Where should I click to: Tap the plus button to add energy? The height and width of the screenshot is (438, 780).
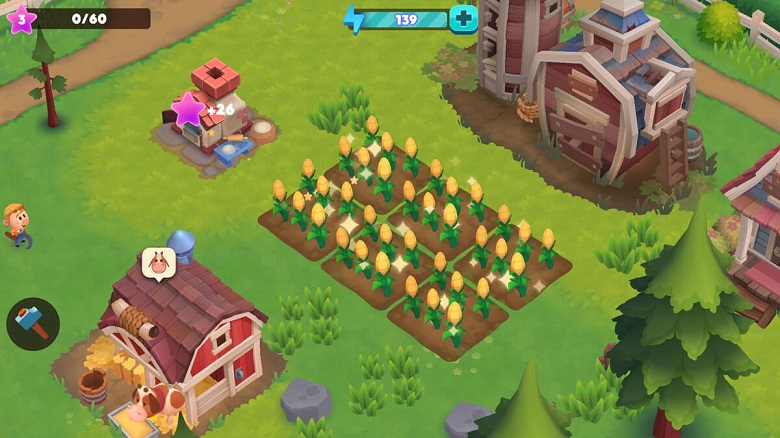click(x=463, y=18)
